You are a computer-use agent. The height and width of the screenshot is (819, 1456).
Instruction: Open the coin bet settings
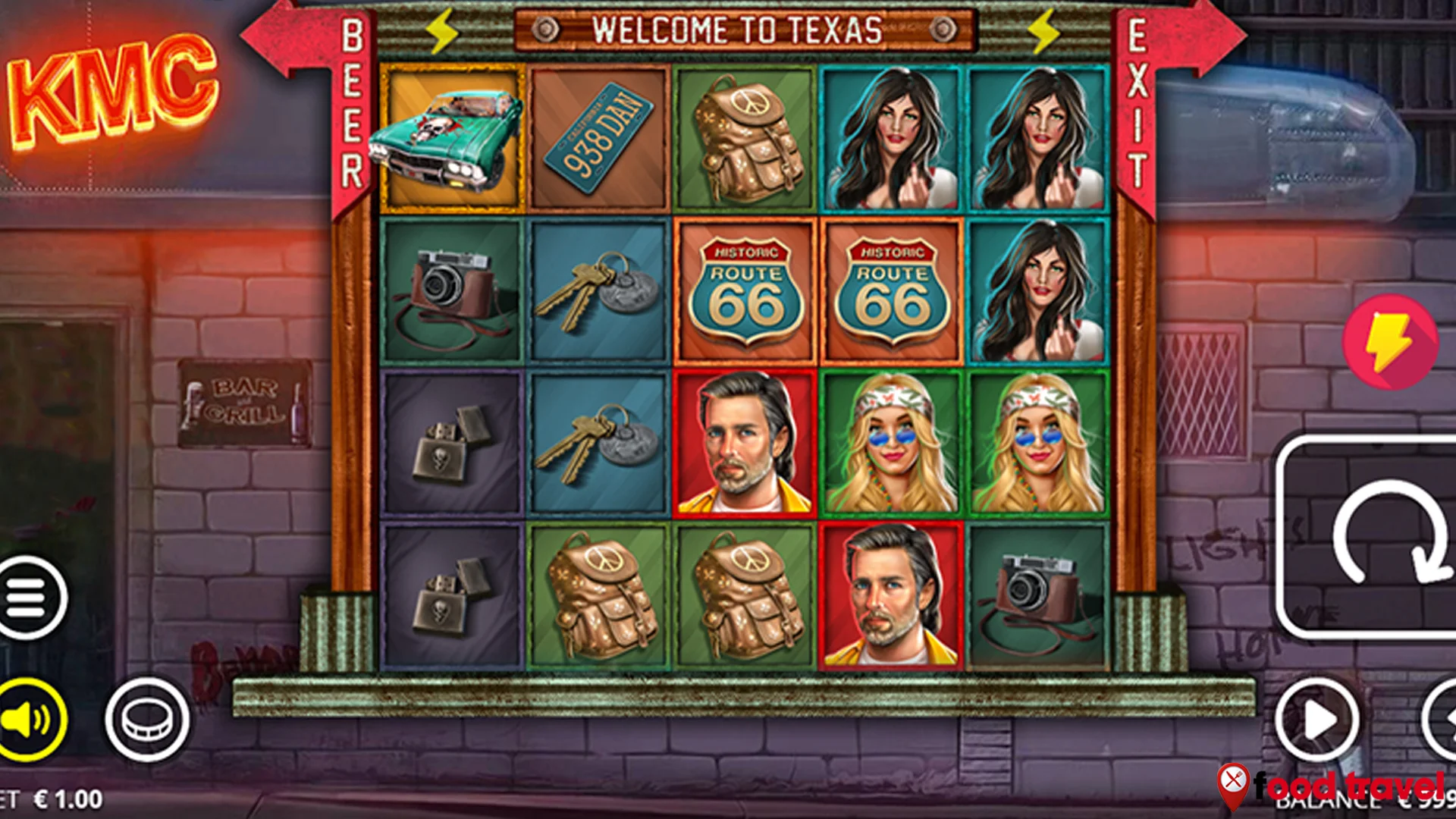coord(147,719)
